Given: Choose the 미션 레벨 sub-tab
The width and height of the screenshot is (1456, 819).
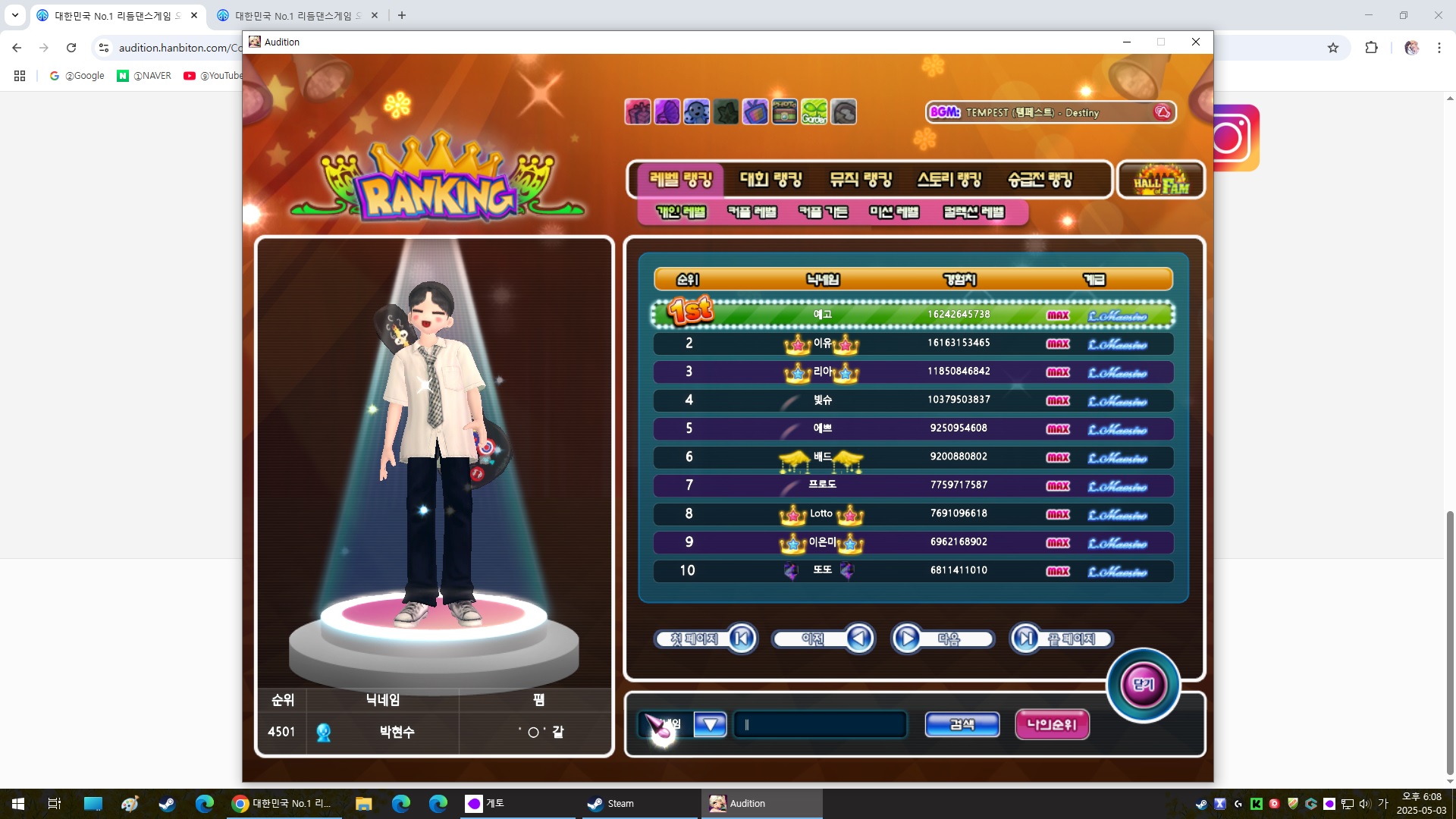Looking at the screenshot, I should click(x=894, y=212).
